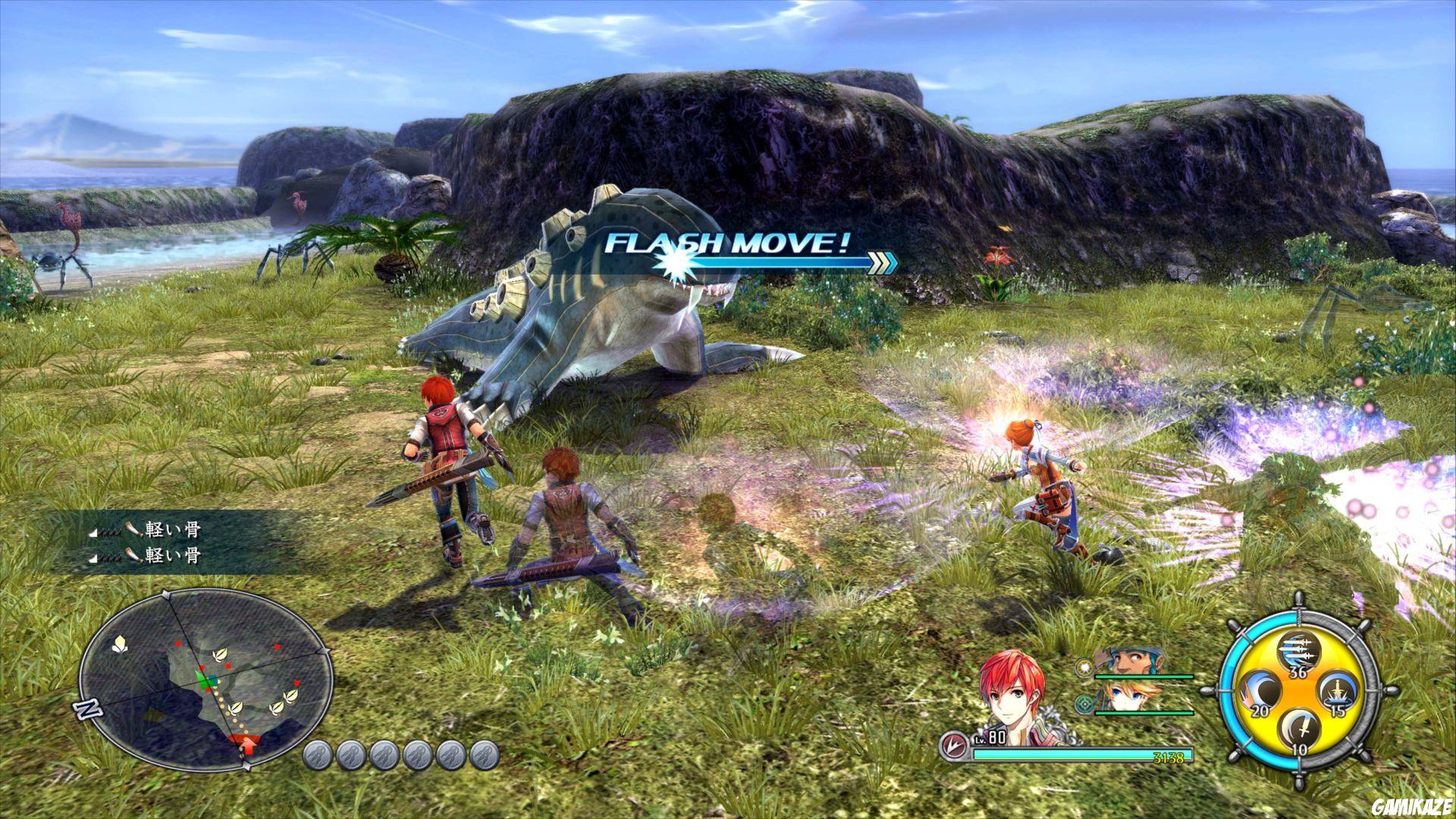
Task: Click the green emblem icon near Laxia's portrait
Action: [x=1084, y=703]
